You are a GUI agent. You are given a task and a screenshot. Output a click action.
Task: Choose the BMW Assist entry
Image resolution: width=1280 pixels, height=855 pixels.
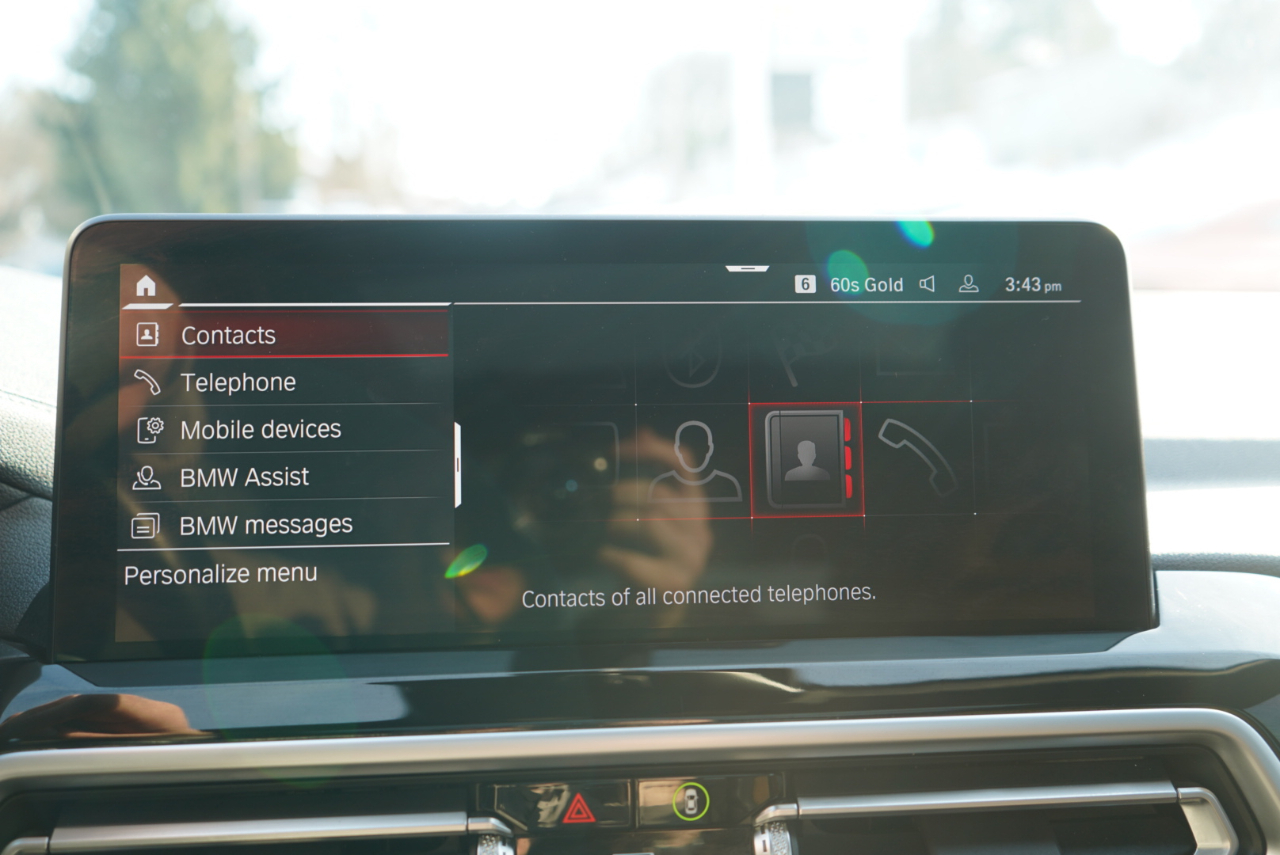(244, 477)
